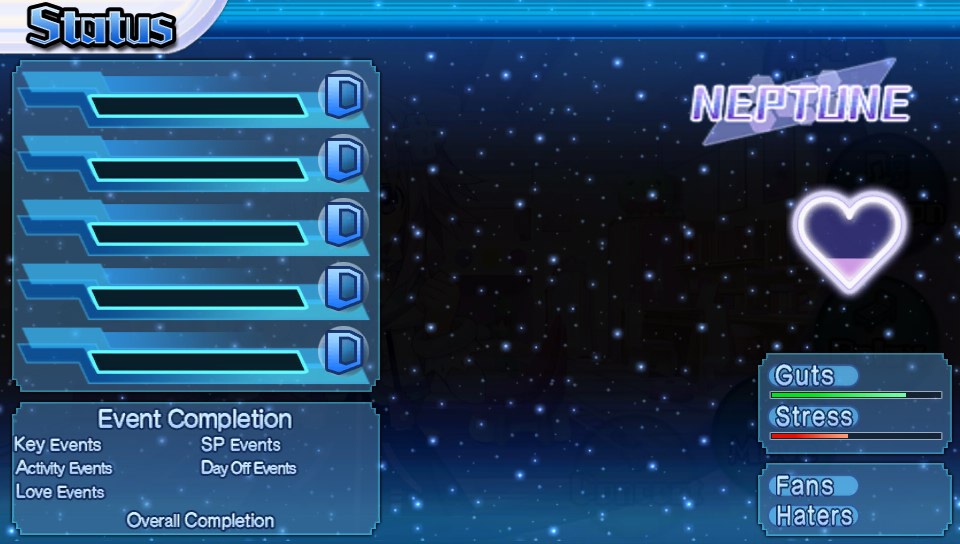Open the Activity Events entry
The width and height of the screenshot is (960, 544).
pos(64,468)
